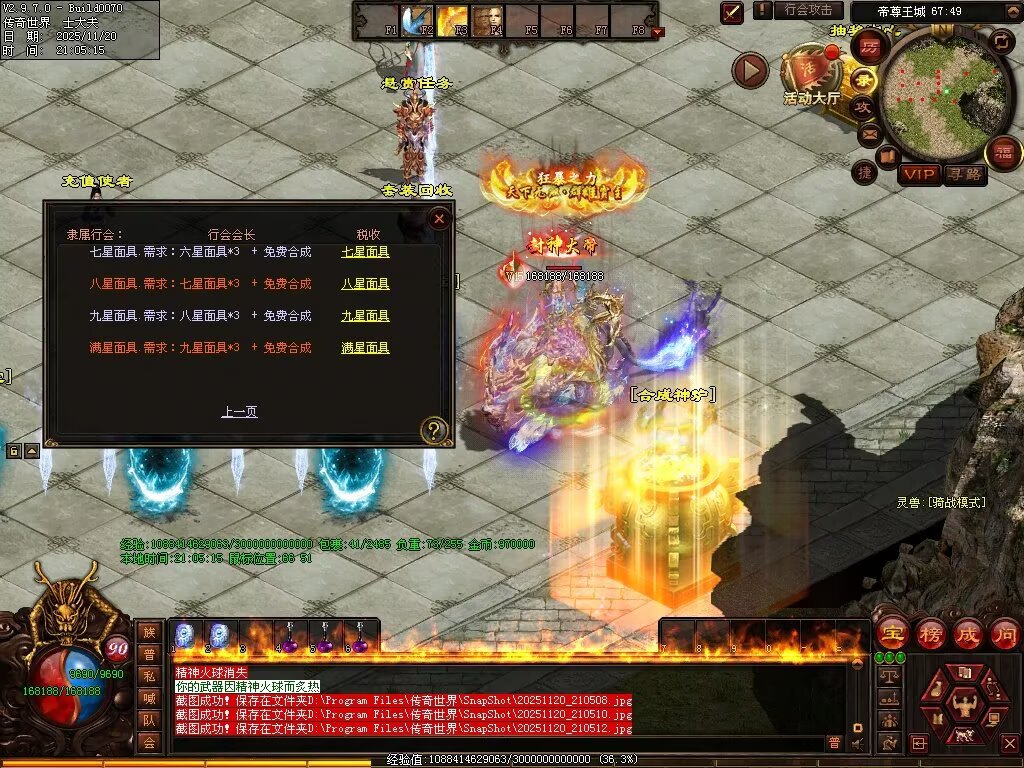Activate 寻路 pathfinding button
The width and height of the screenshot is (1024, 768).
[965, 174]
